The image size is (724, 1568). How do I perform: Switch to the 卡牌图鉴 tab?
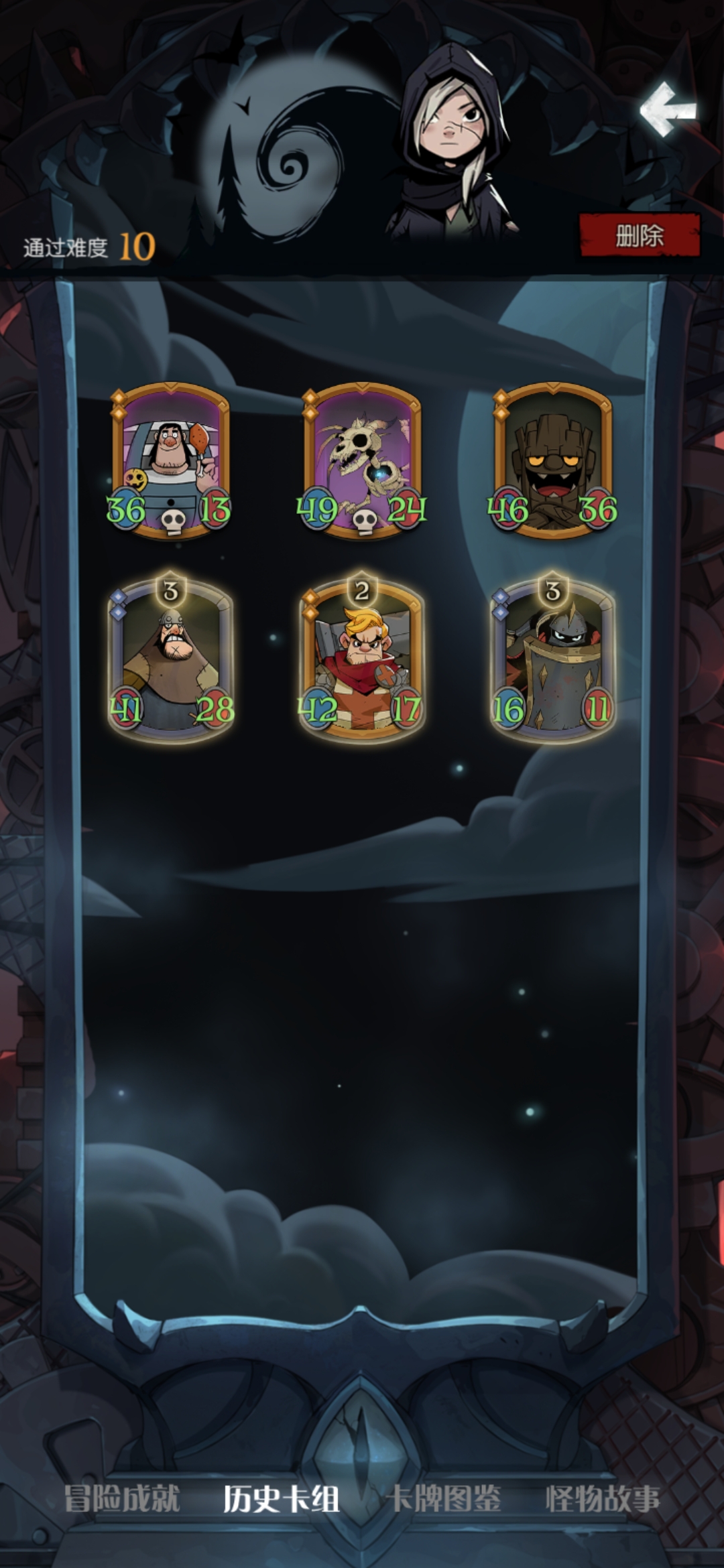tap(444, 1498)
